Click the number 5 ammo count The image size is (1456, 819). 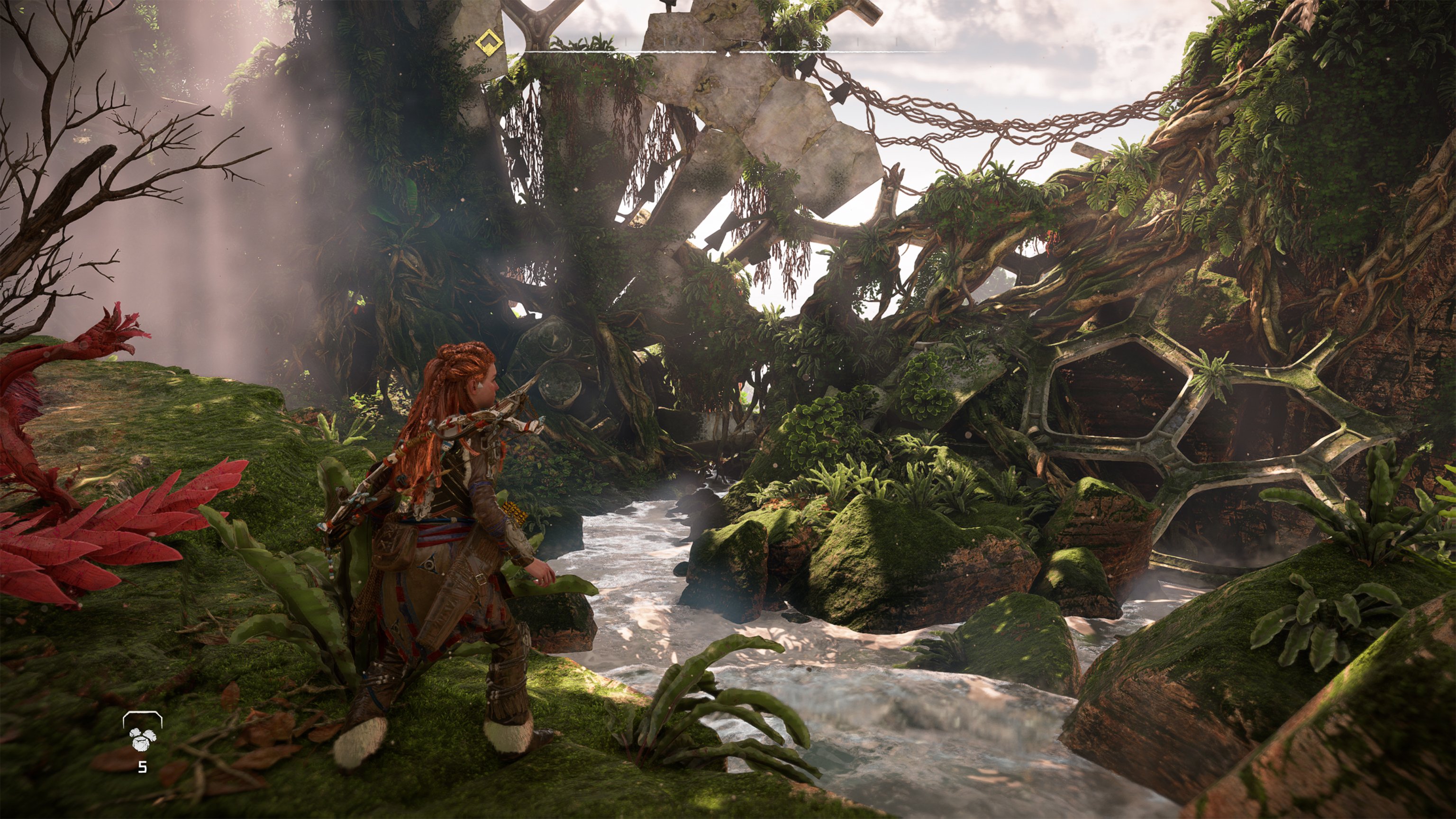[143, 767]
